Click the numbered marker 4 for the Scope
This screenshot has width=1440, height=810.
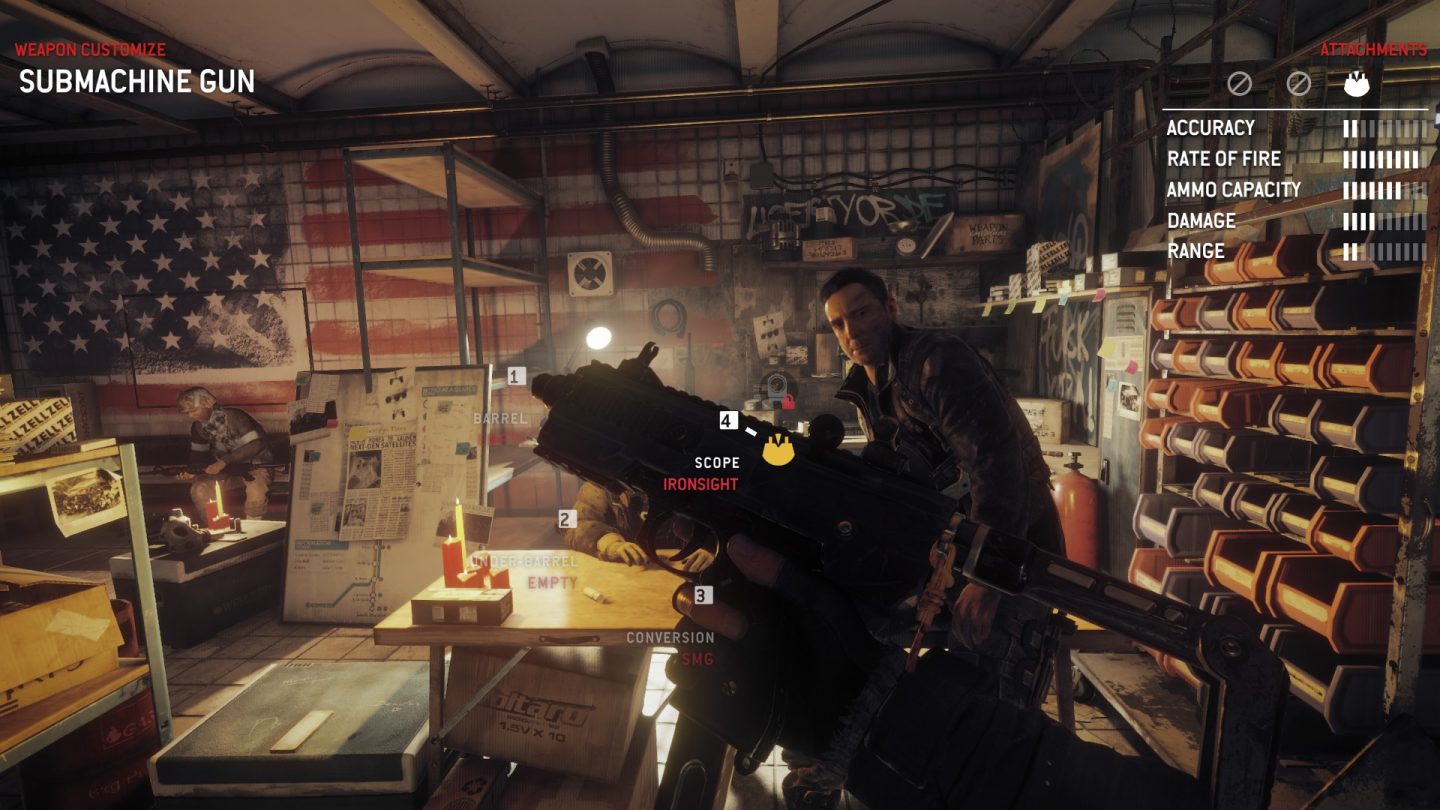(x=727, y=420)
